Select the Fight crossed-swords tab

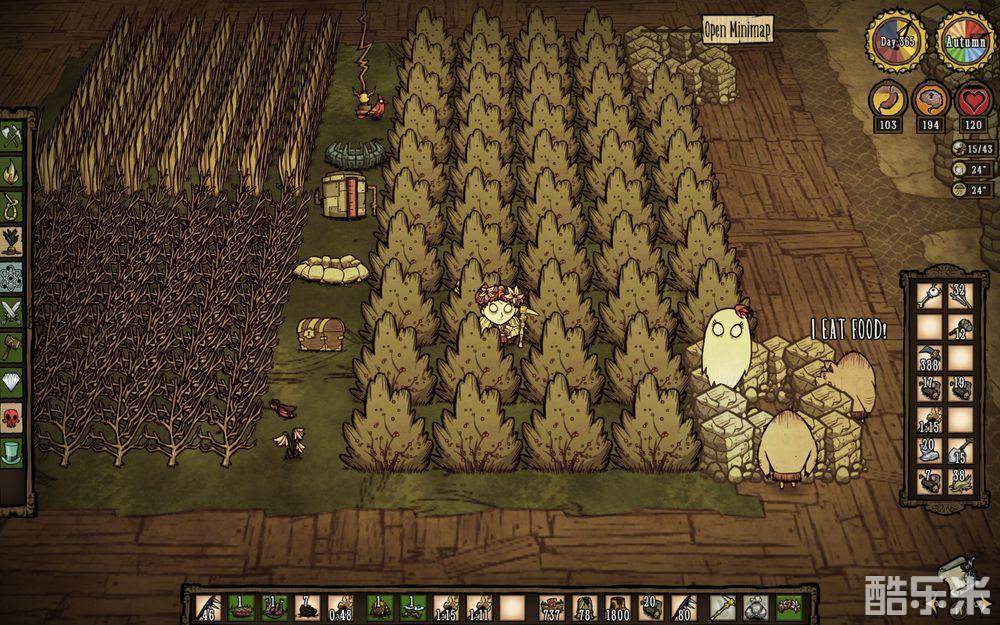point(12,311)
